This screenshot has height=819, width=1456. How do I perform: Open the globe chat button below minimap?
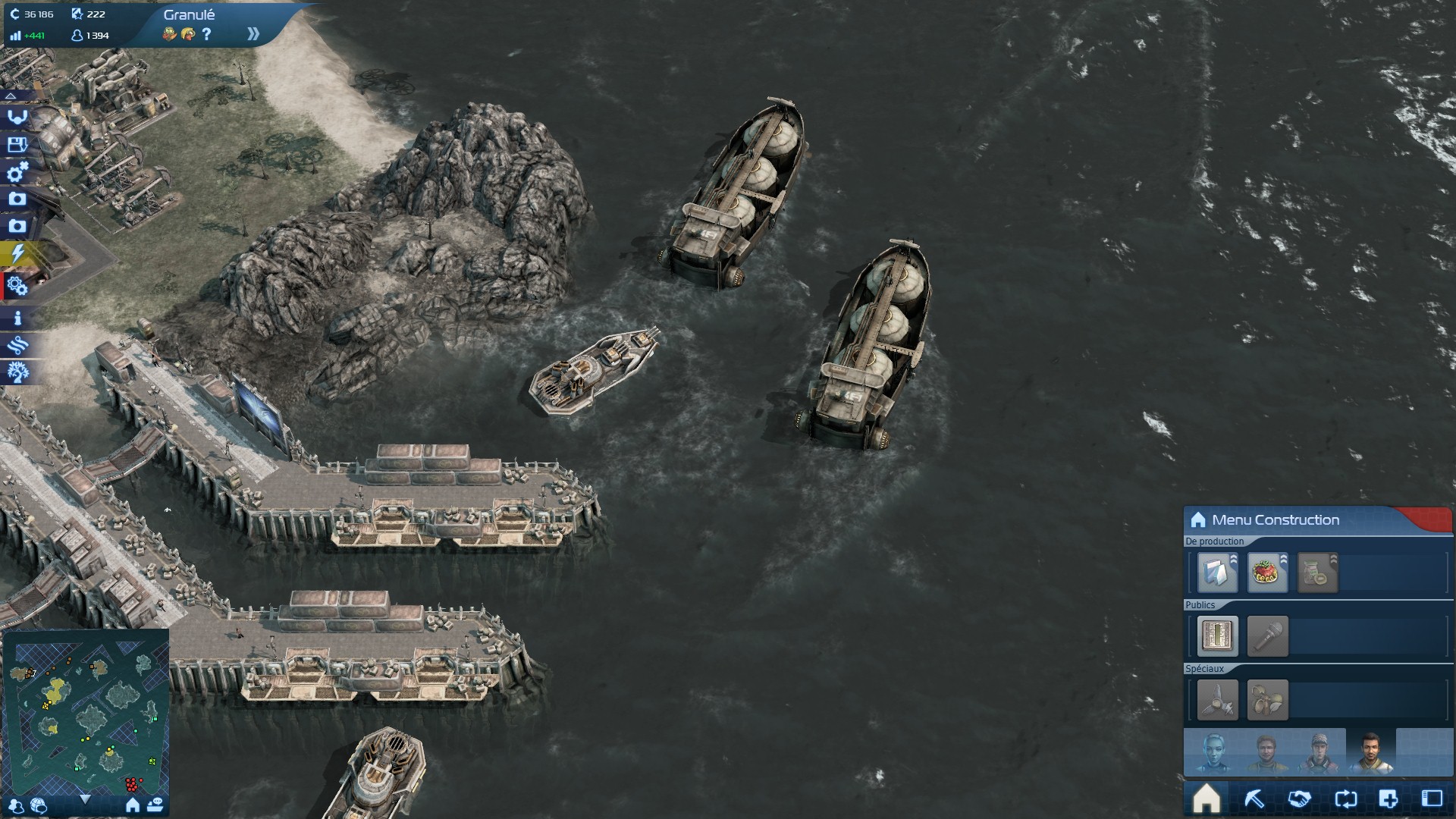coord(39,805)
